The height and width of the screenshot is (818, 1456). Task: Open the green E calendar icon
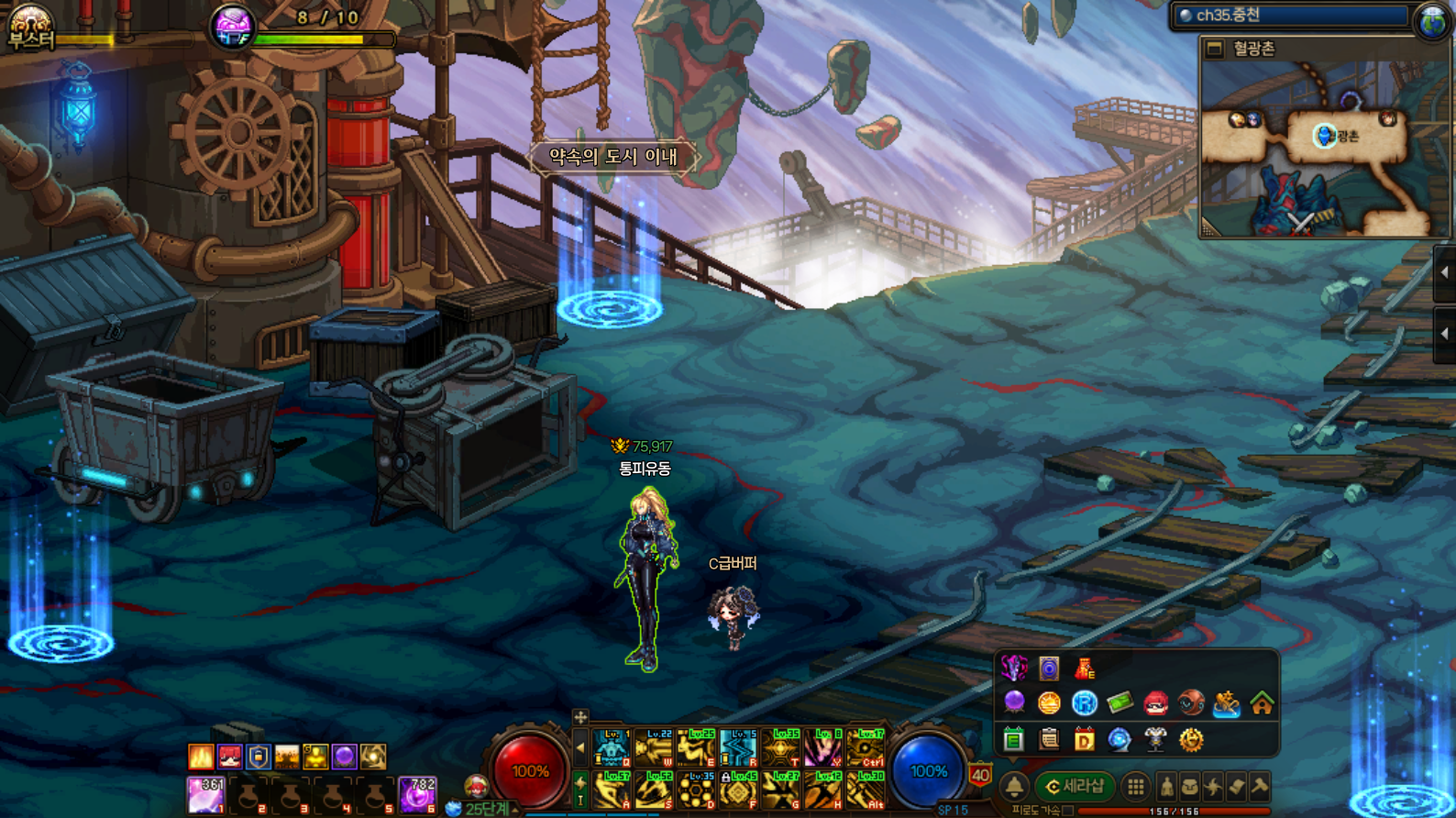pyautogui.click(x=1013, y=739)
